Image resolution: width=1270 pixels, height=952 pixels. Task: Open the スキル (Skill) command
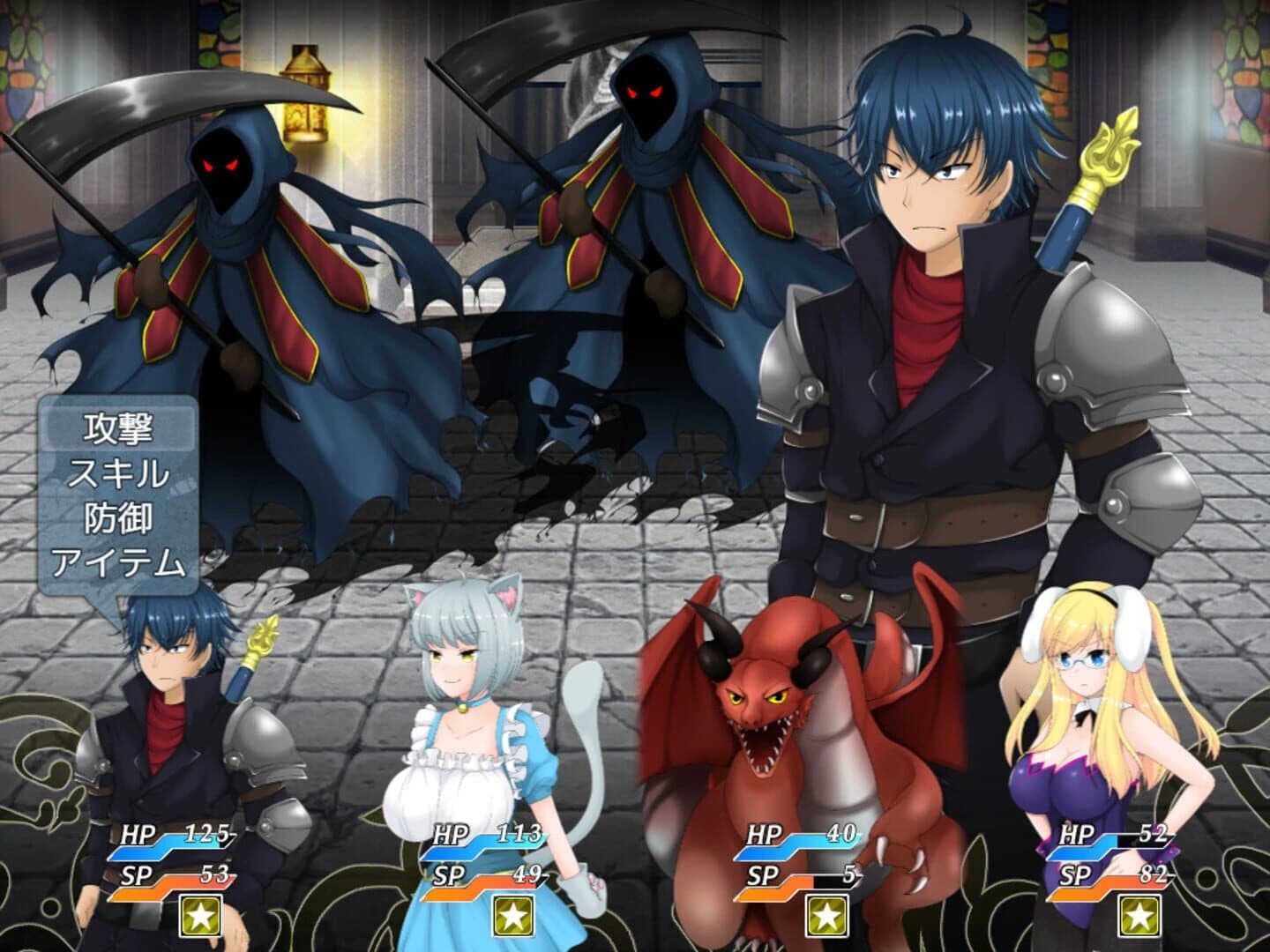tap(122, 472)
